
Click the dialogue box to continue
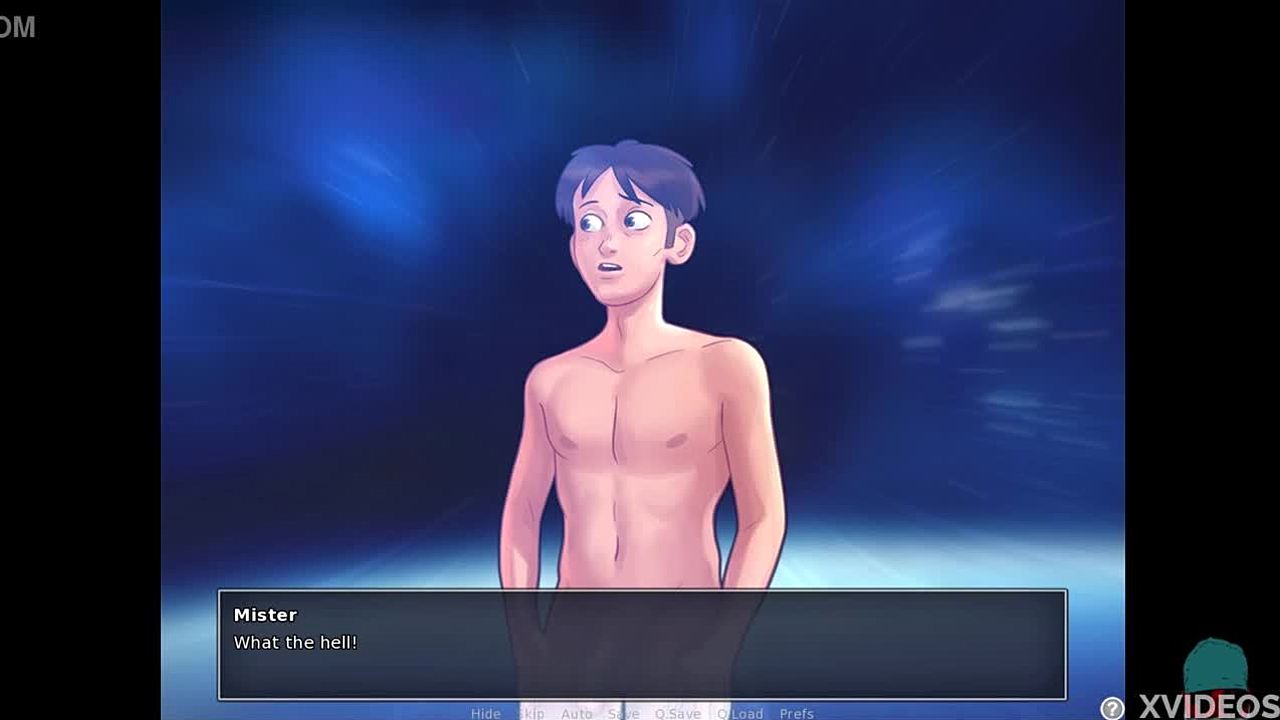(x=642, y=645)
